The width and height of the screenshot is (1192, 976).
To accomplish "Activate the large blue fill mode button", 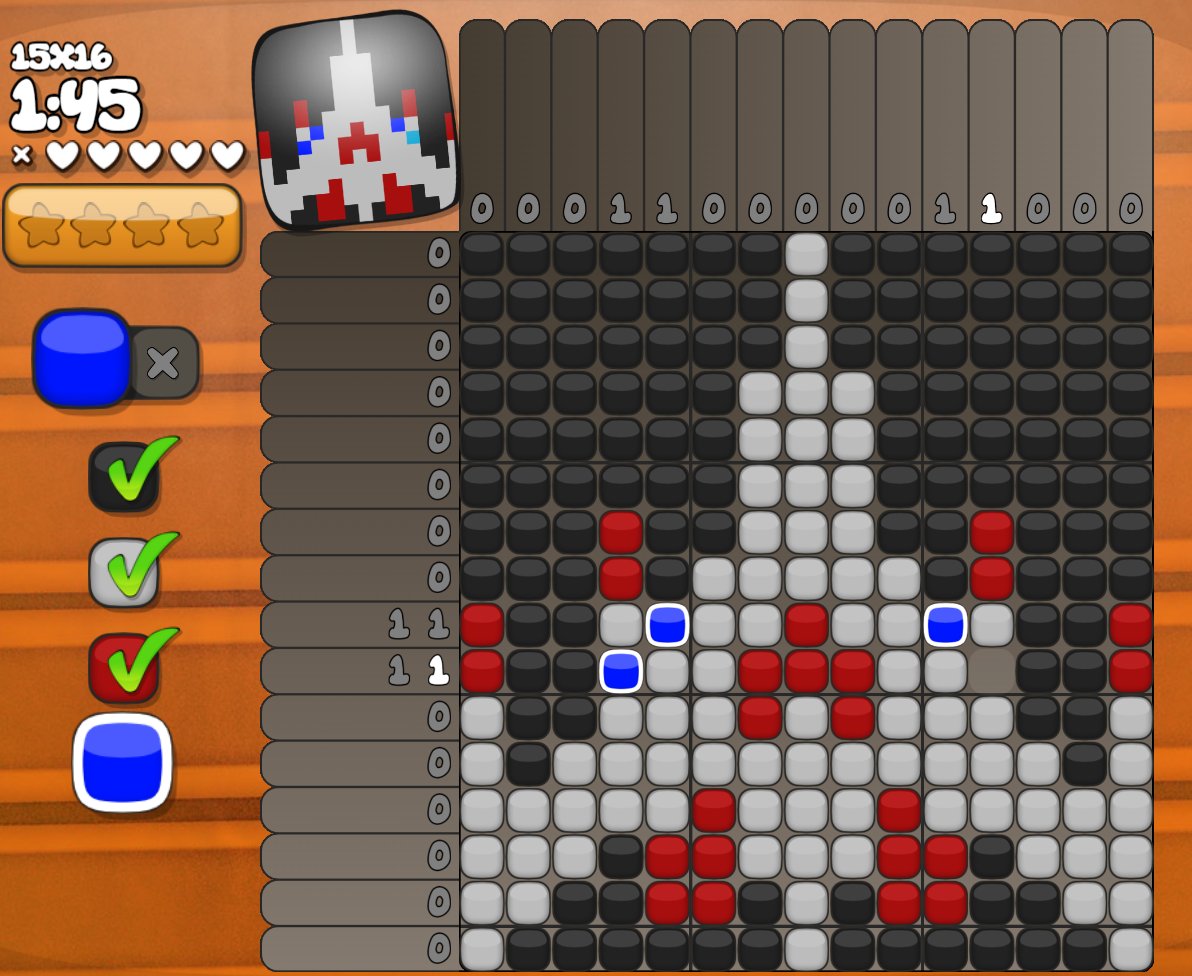I will click(x=82, y=358).
